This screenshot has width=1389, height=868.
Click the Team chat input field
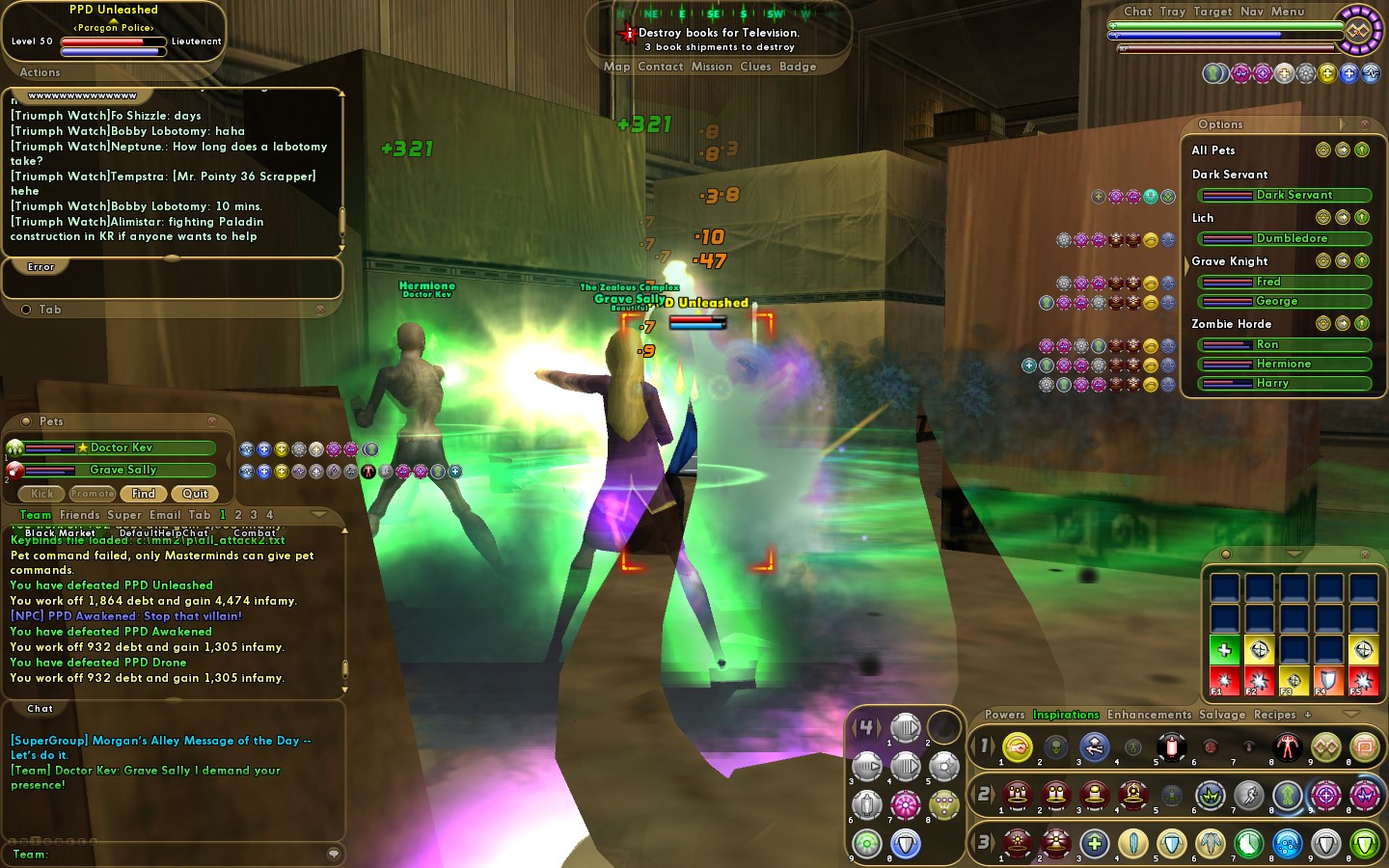point(183,854)
